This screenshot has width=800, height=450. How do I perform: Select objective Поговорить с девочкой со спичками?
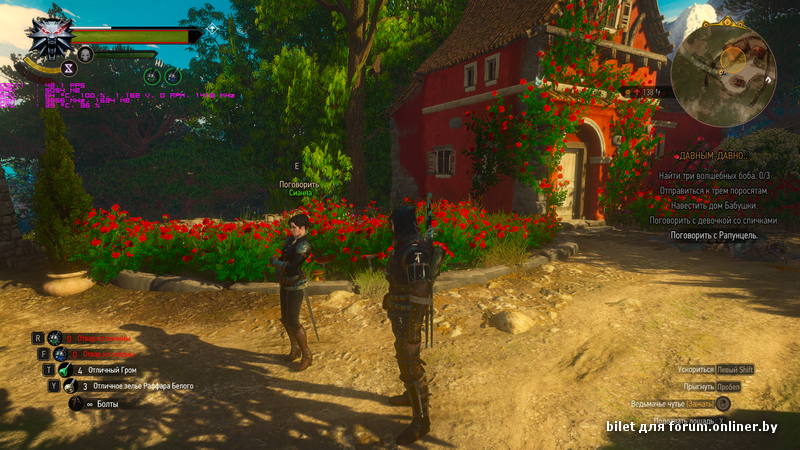(708, 220)
